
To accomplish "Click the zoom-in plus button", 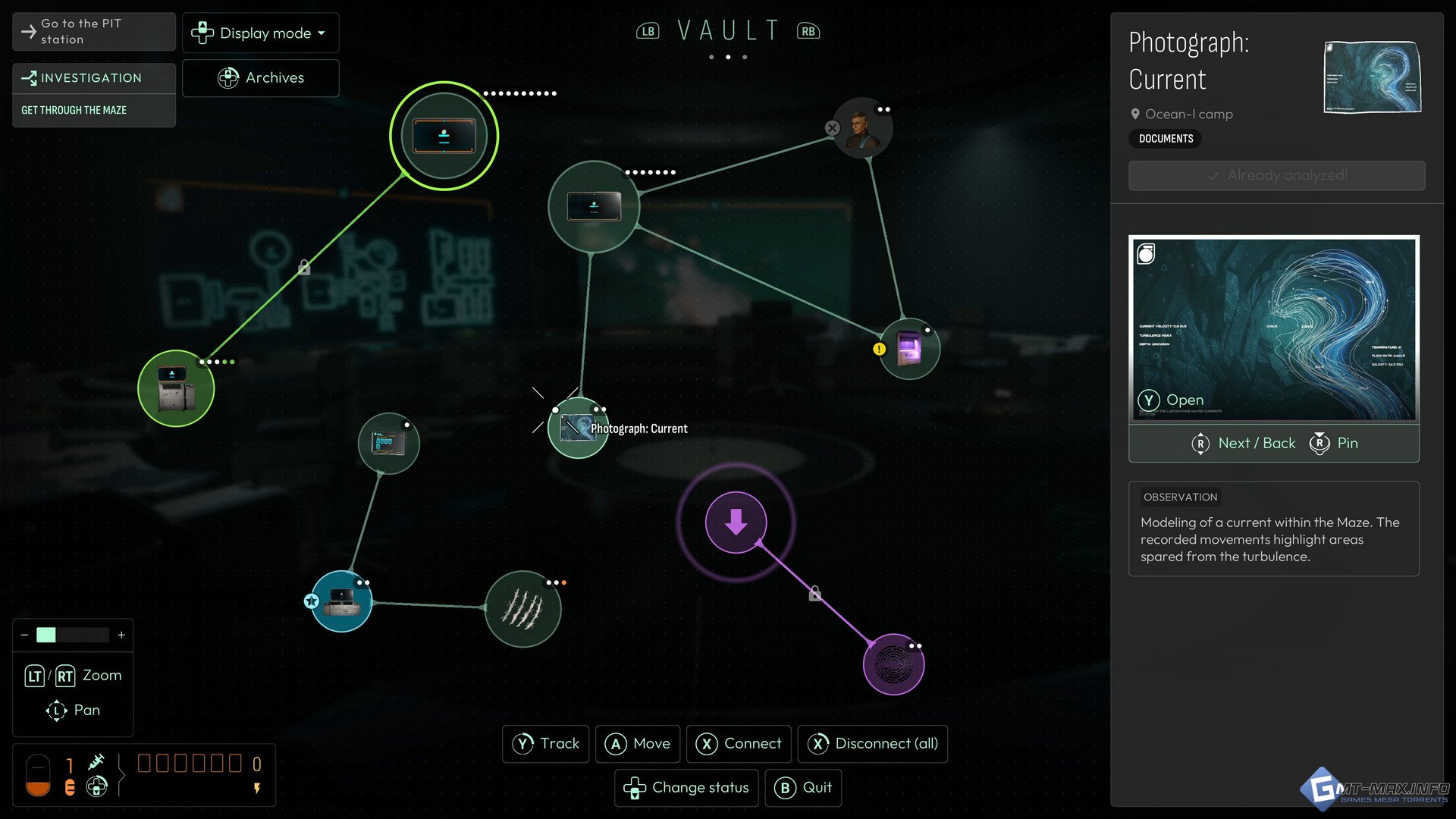I will click(x=121, y=635).
